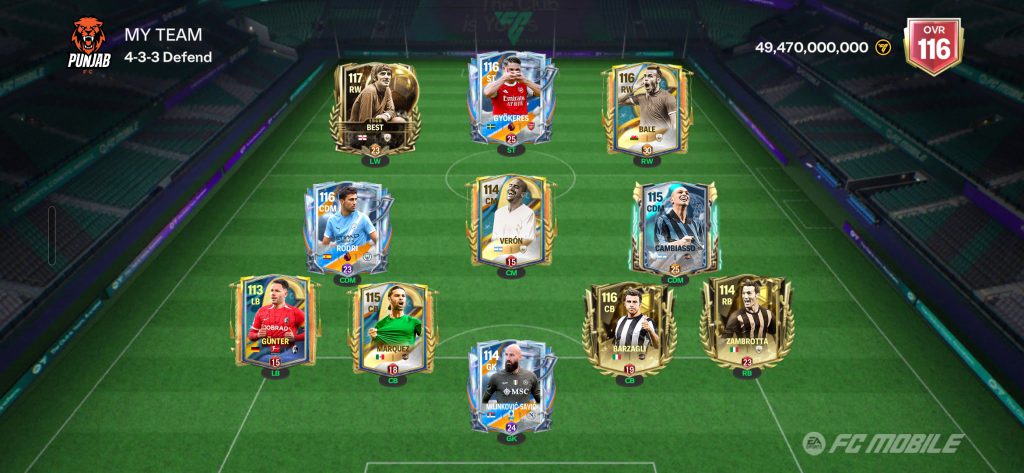
Task: Choose the Cambiasso CDM card
Action: [675, 228]
